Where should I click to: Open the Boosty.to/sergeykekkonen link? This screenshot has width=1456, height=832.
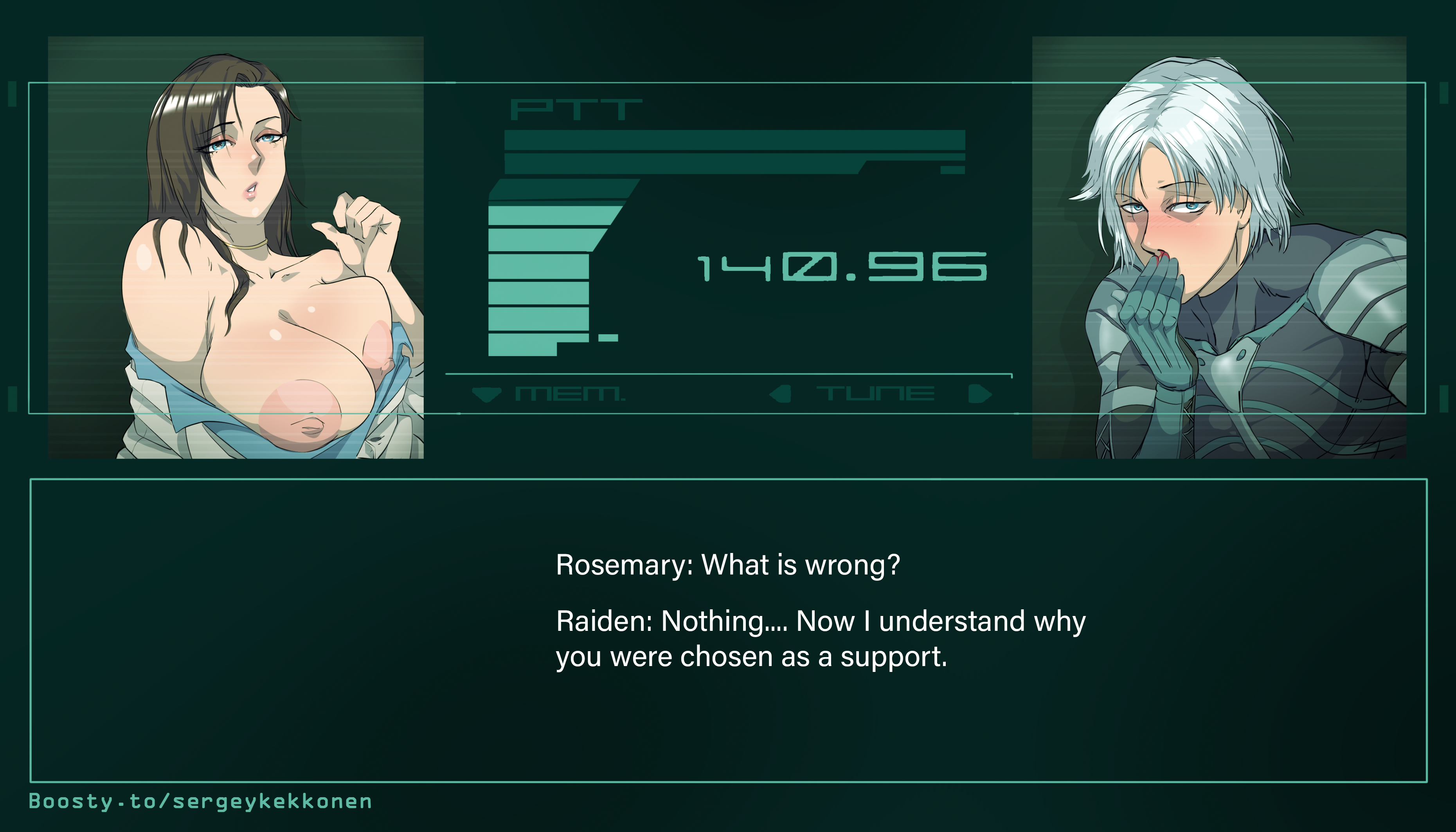(x=200, y=801)
